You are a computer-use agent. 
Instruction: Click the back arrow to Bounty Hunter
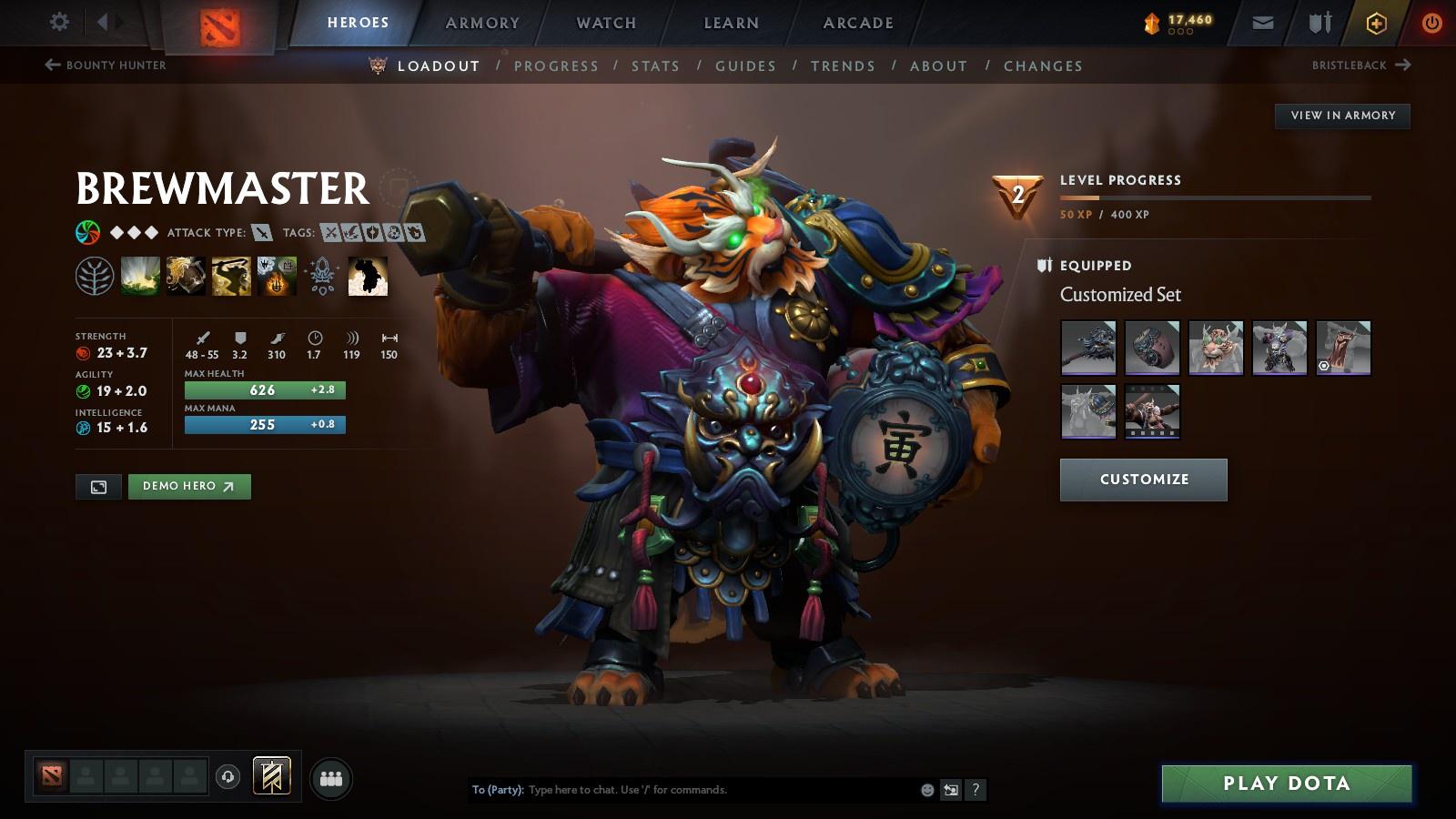51,64
